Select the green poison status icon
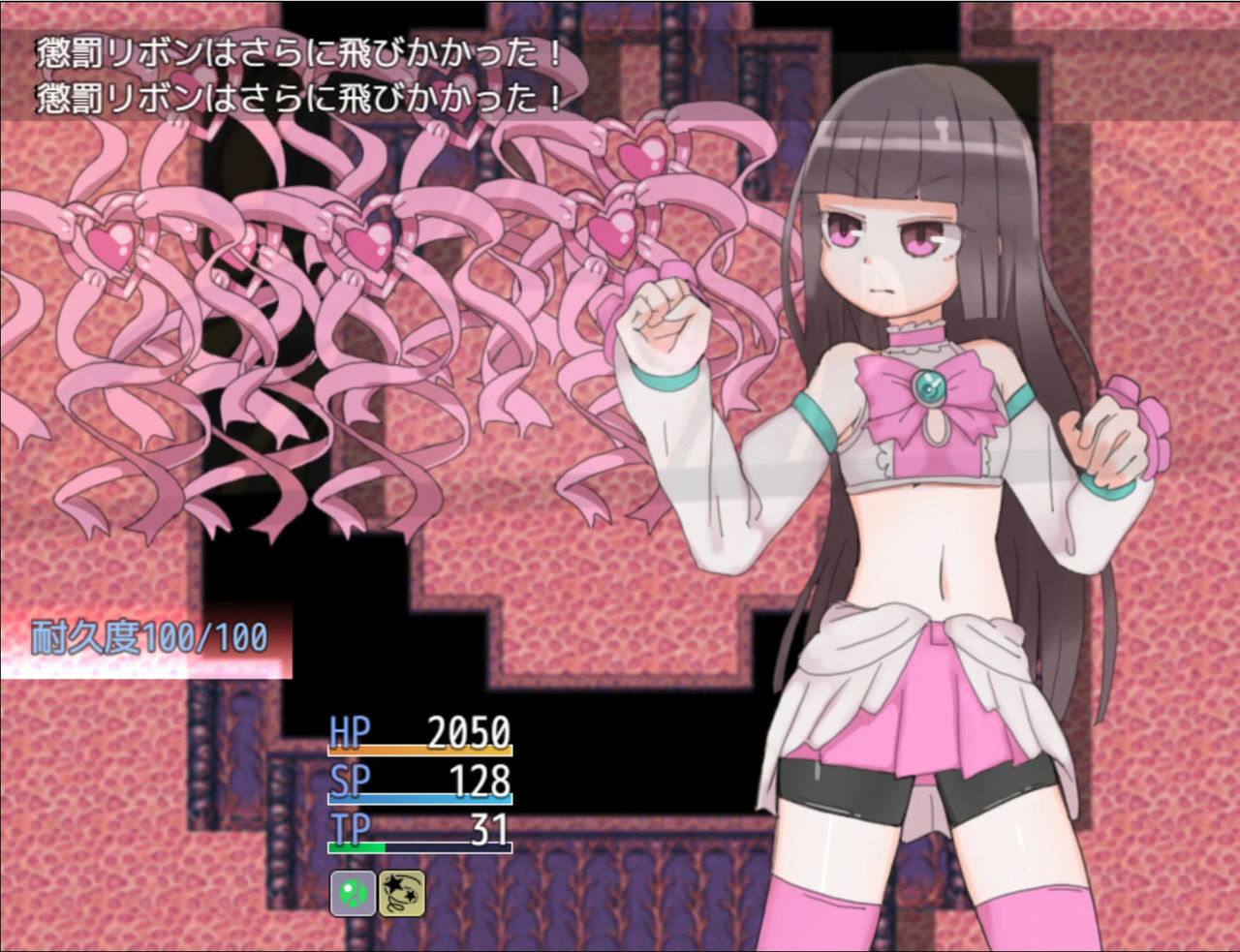Image resolution: width=1240 pixels, height=952 pixels. click(x=352, y=894)
